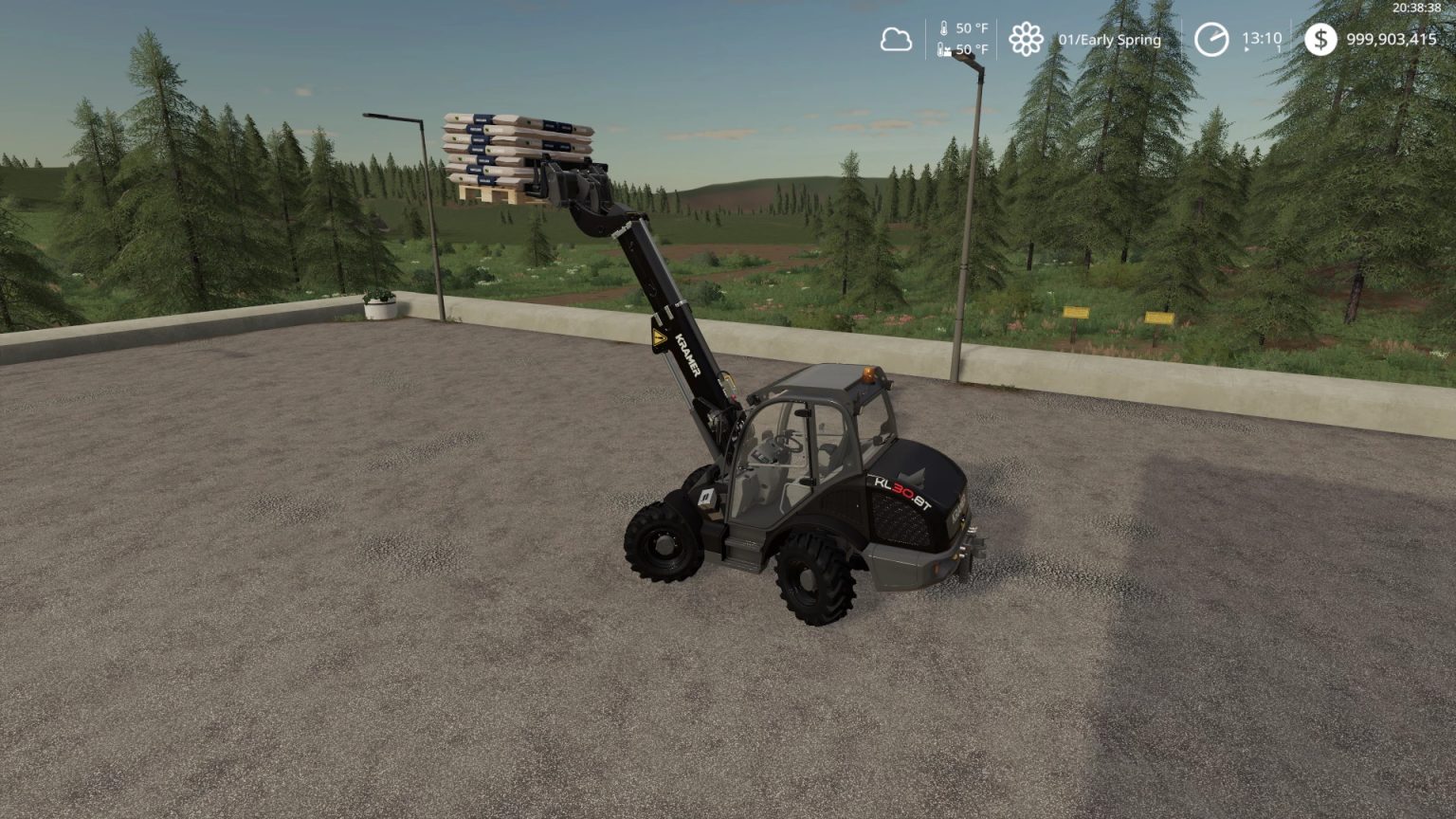Click the clock face icon
The width and height of the screenshot is (1456, 819).
coord(1211,39)
